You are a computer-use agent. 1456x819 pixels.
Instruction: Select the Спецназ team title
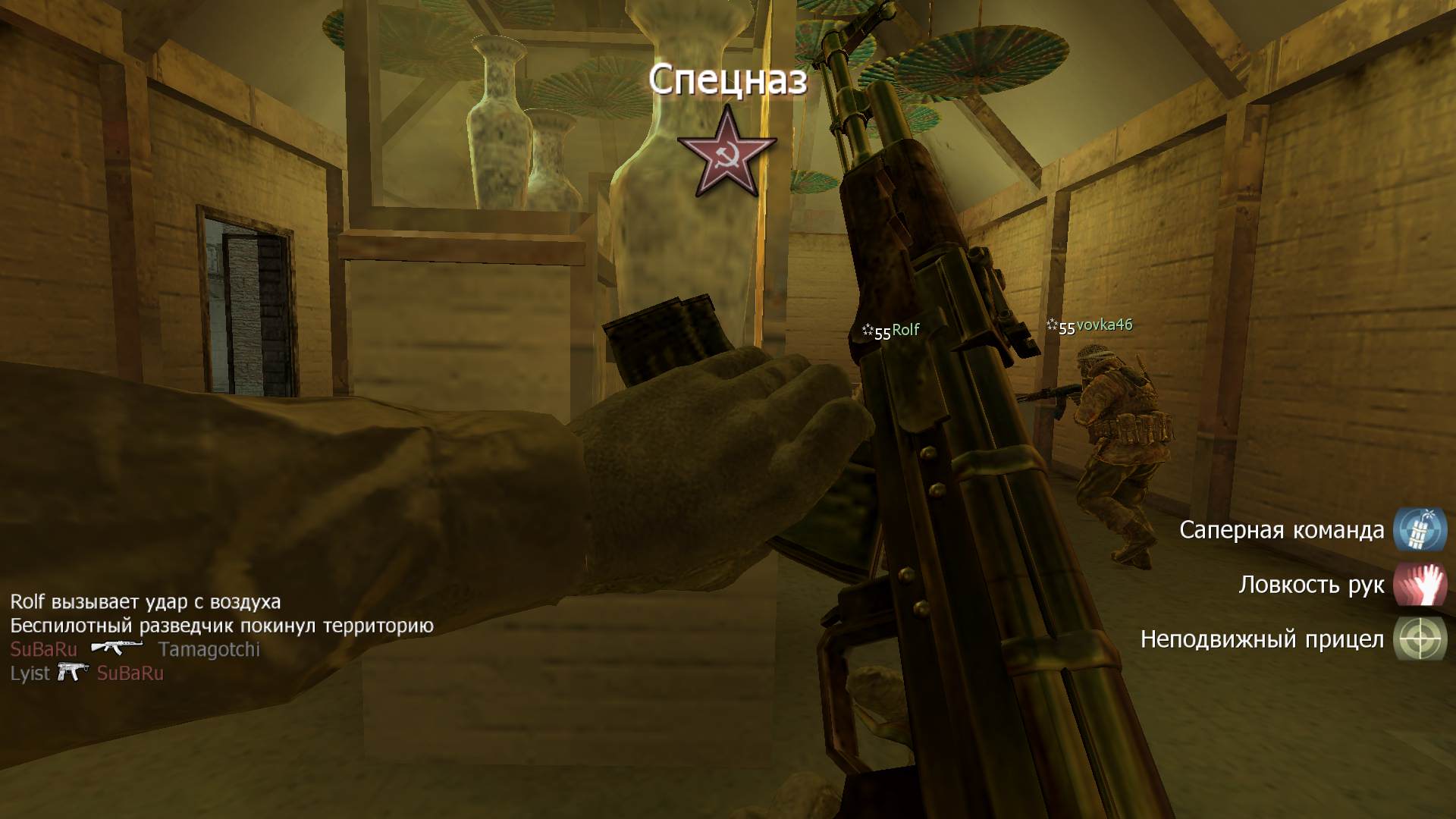[x=730, y=78]
